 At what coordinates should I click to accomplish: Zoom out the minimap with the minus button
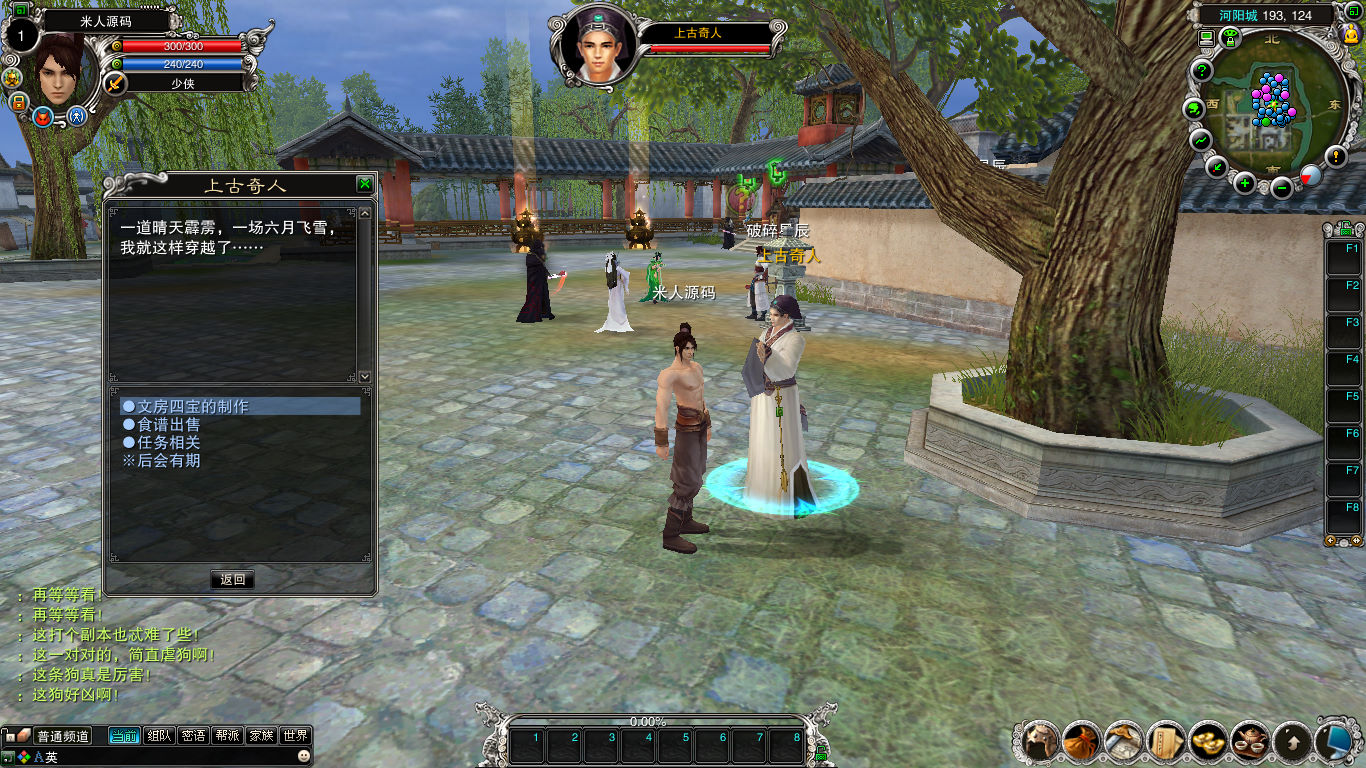[1281, 186]
